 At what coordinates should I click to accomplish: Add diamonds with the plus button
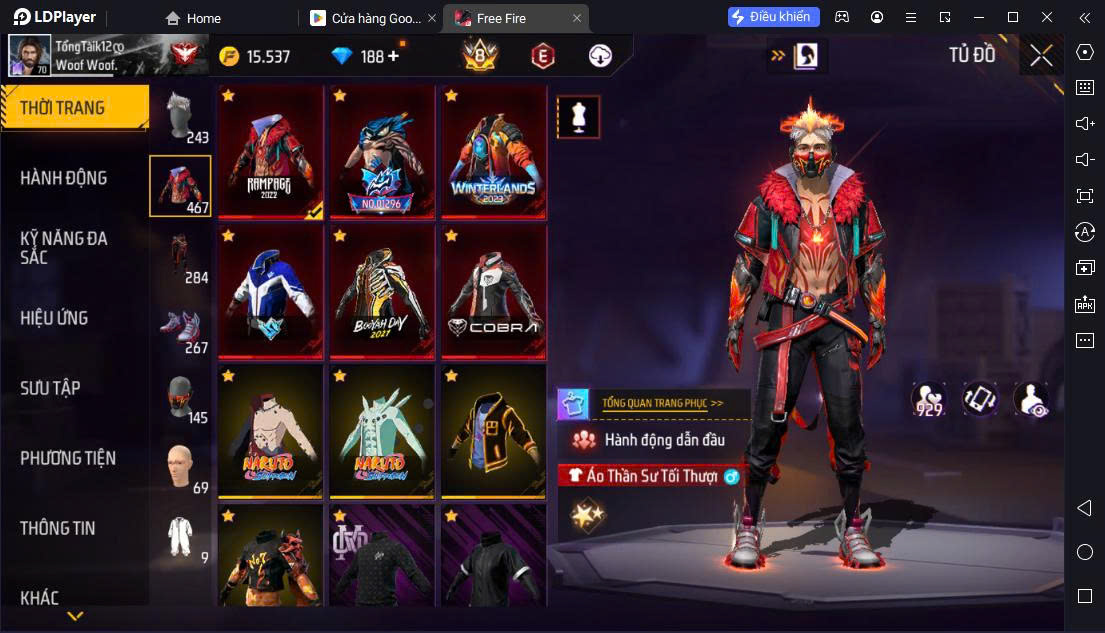pos(394,56)
